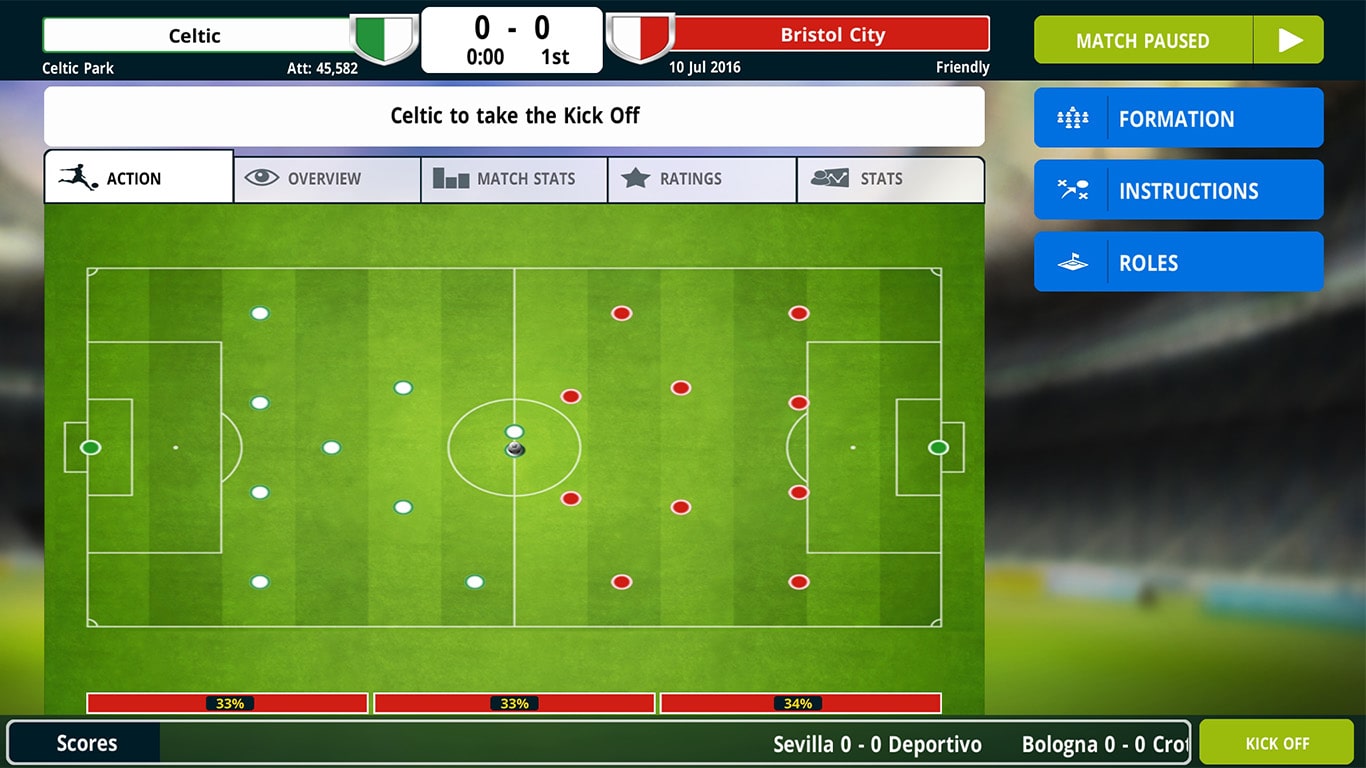Click the Scores ticker label
Viewport: 1366px width, 768px height.
(x=85, y=743)
